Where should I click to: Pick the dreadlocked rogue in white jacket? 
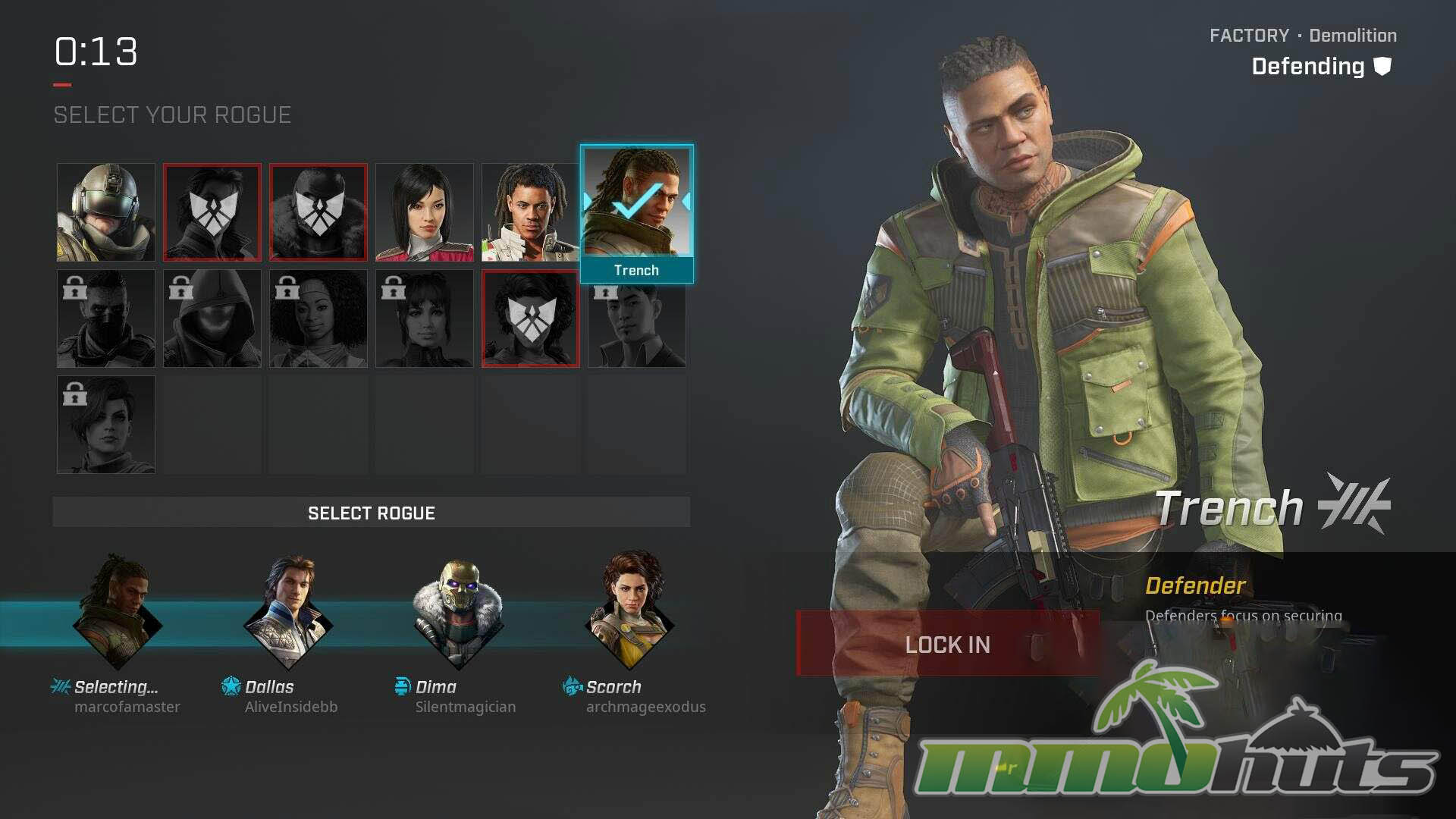(x=530, y=212)
